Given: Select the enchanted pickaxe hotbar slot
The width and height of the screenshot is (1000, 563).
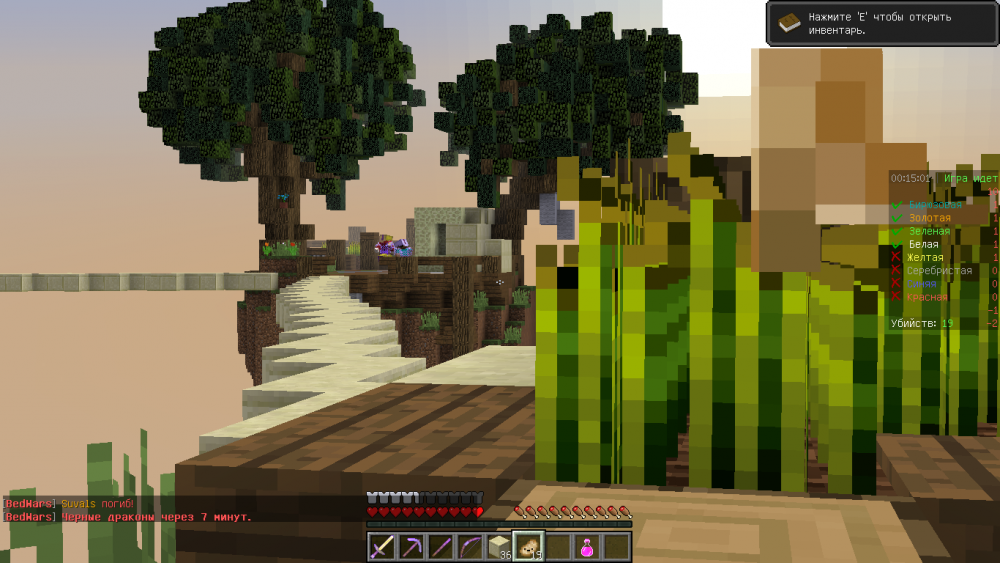Looking at the screenshot, I should (411, 547).
